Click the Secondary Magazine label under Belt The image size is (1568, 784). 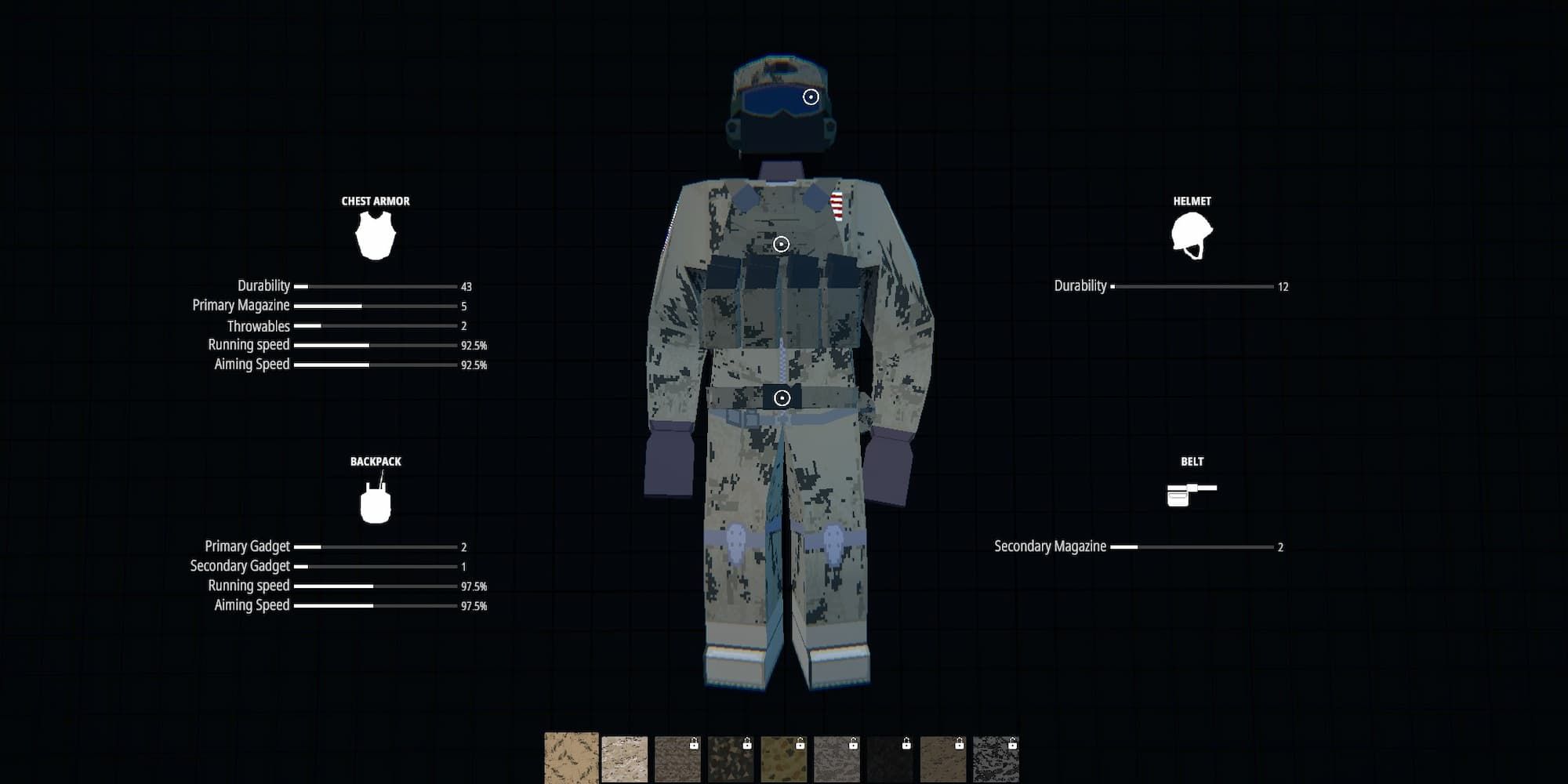pos(1050,546)
